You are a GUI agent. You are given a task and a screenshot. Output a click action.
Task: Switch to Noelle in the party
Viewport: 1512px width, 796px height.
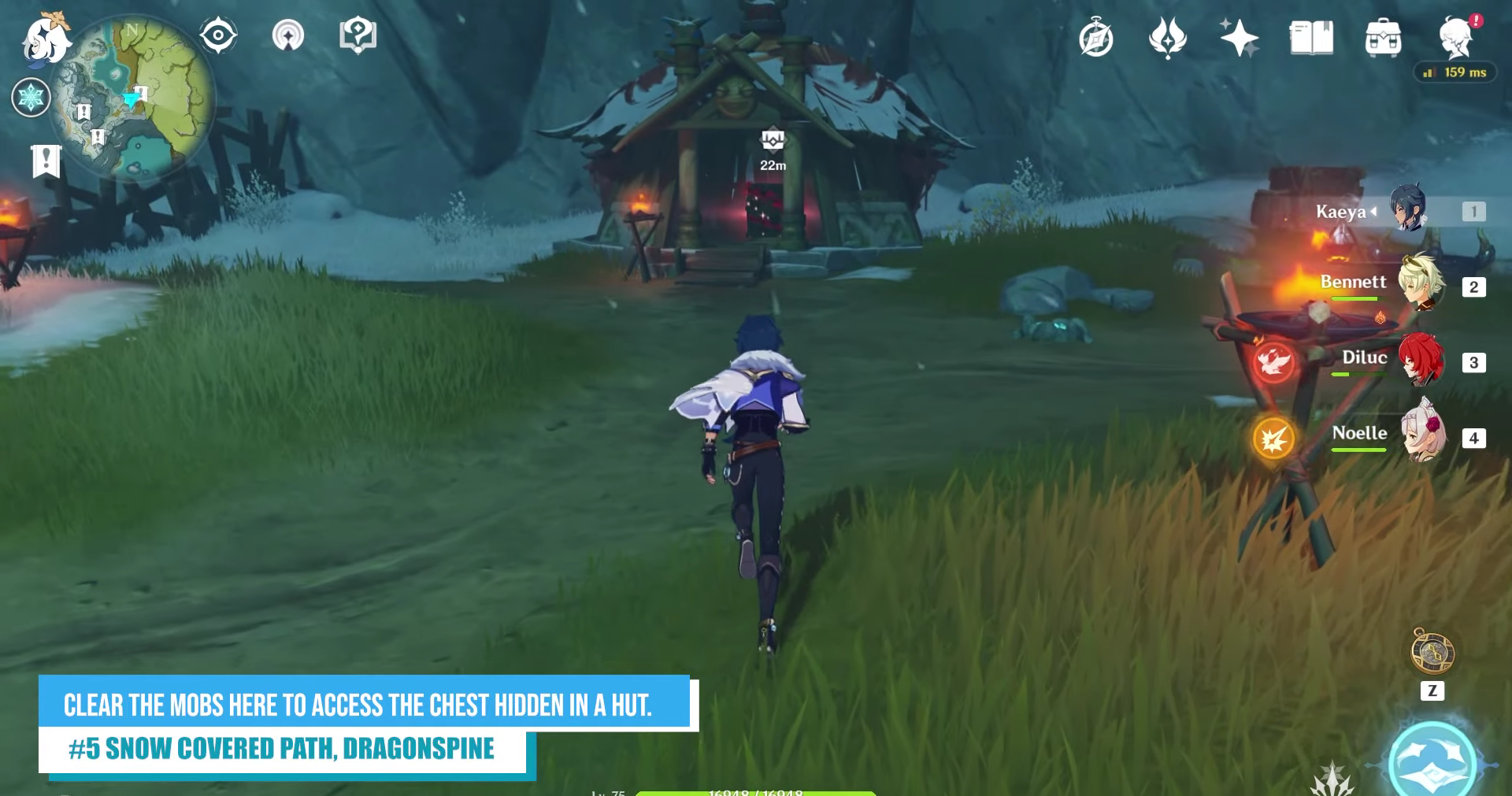point(1423,436)
